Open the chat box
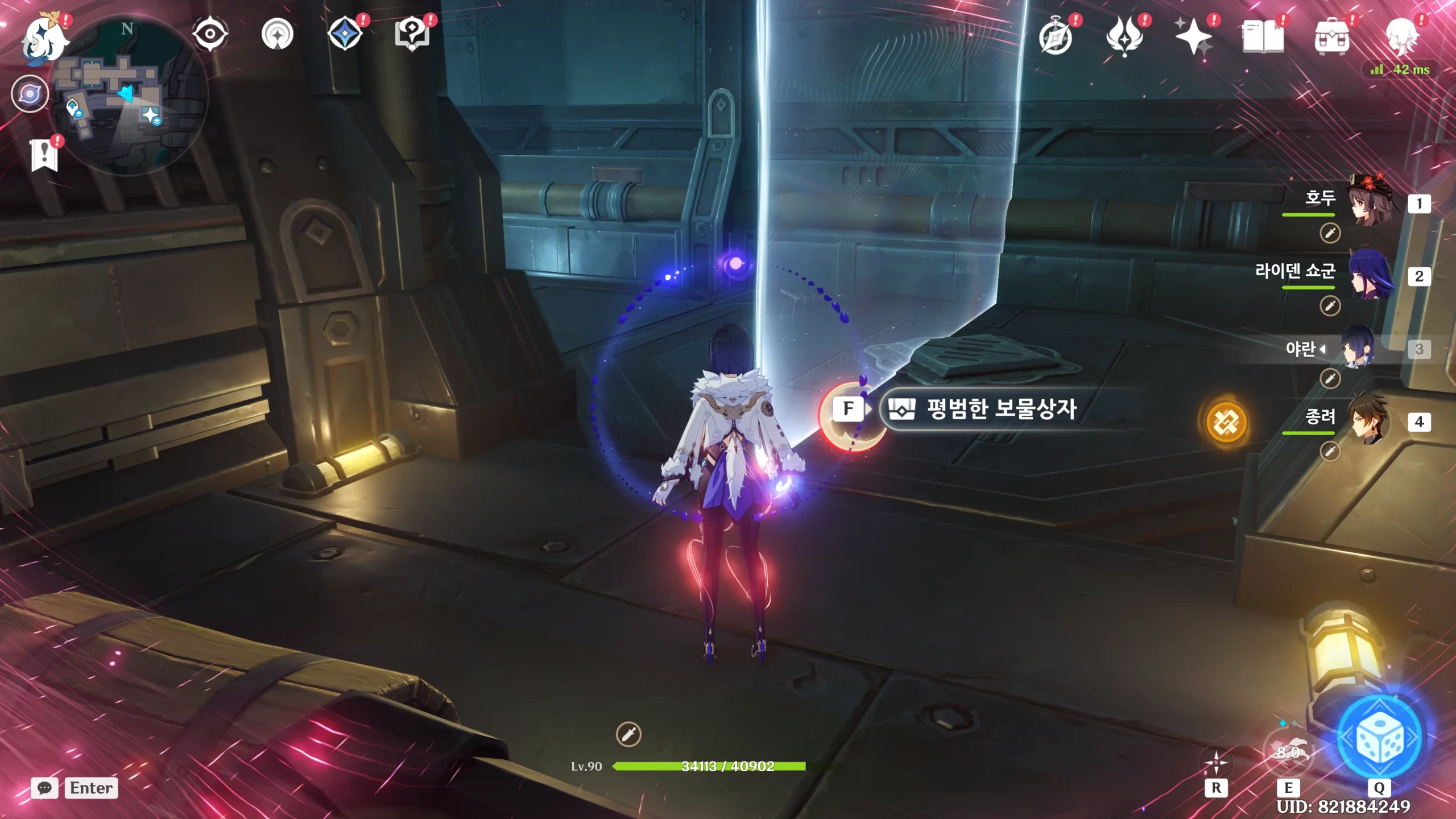 click(x=44, y=788)
